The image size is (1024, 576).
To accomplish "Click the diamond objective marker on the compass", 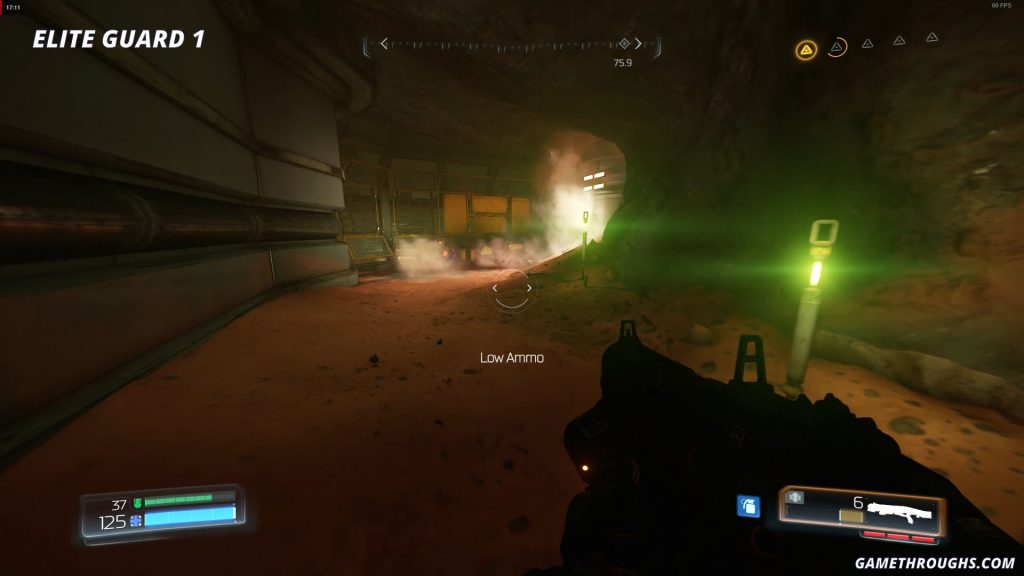I will tap(624, 44).
